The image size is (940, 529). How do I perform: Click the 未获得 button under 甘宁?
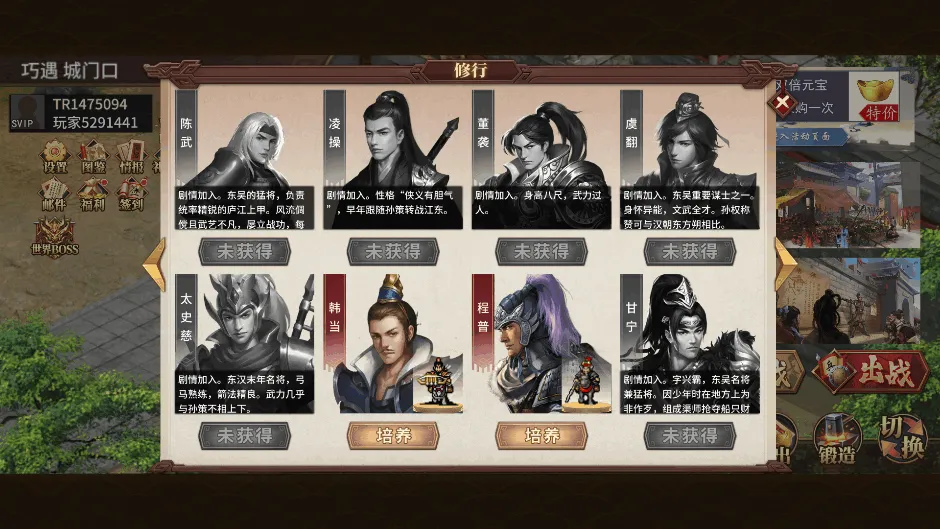click(689, 436)
